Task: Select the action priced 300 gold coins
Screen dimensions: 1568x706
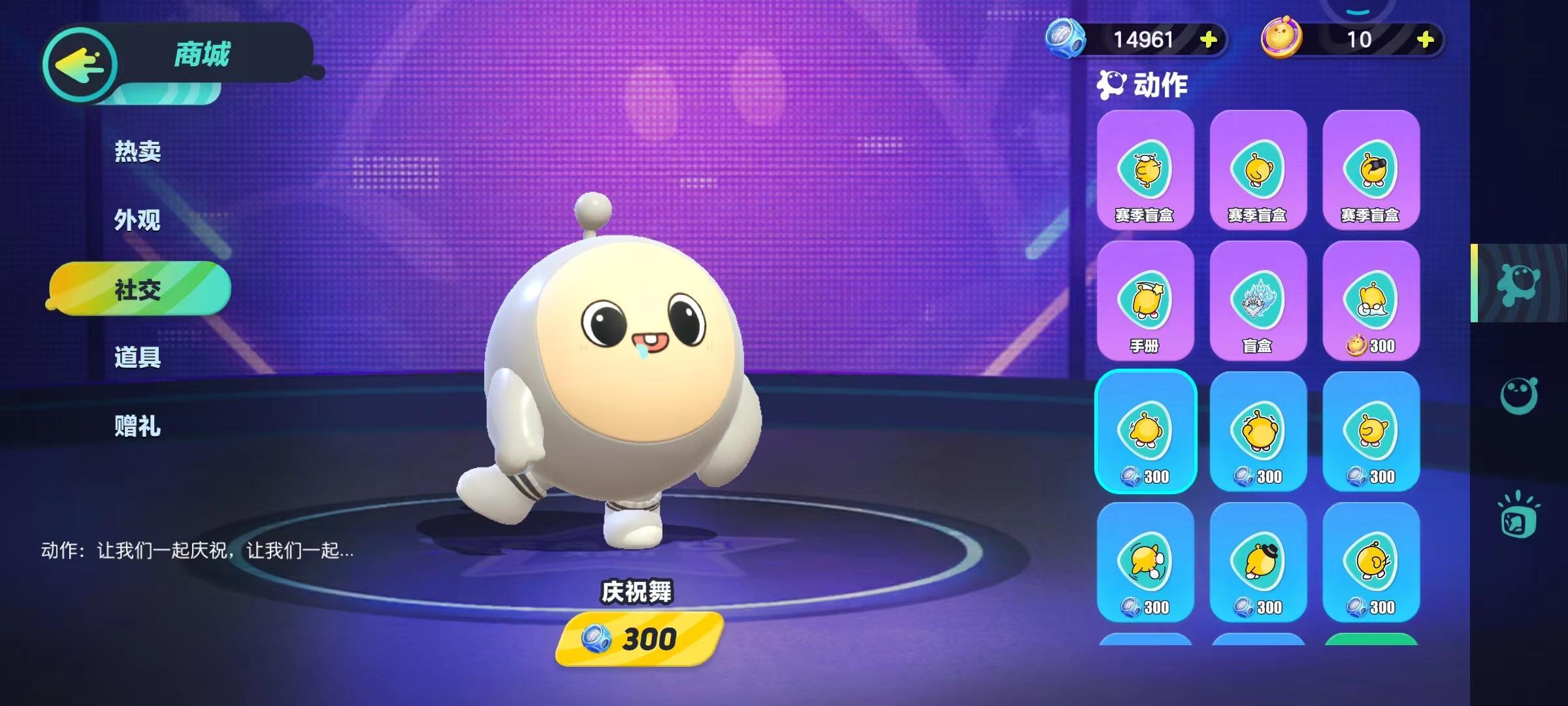Action: (x=1371, y=301)
